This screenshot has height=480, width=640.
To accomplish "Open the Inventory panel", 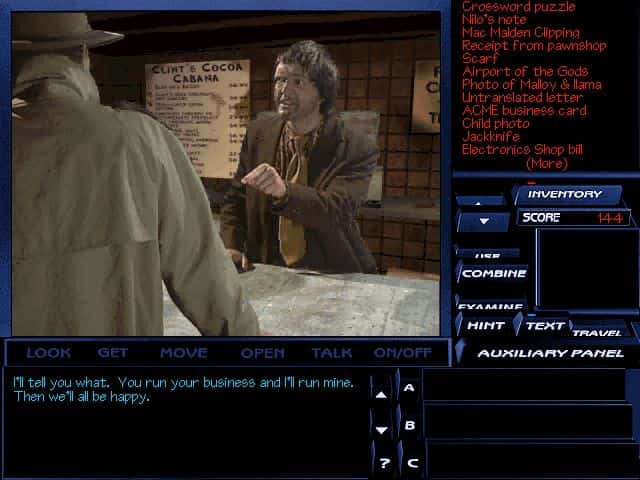I will click(x=565, y=194).
